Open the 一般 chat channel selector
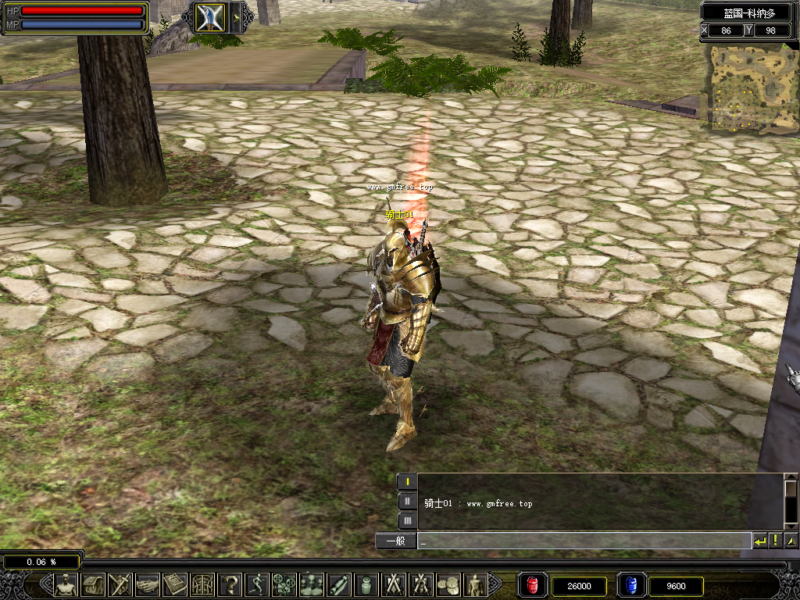Screen dimensions: 800x600 396,541
